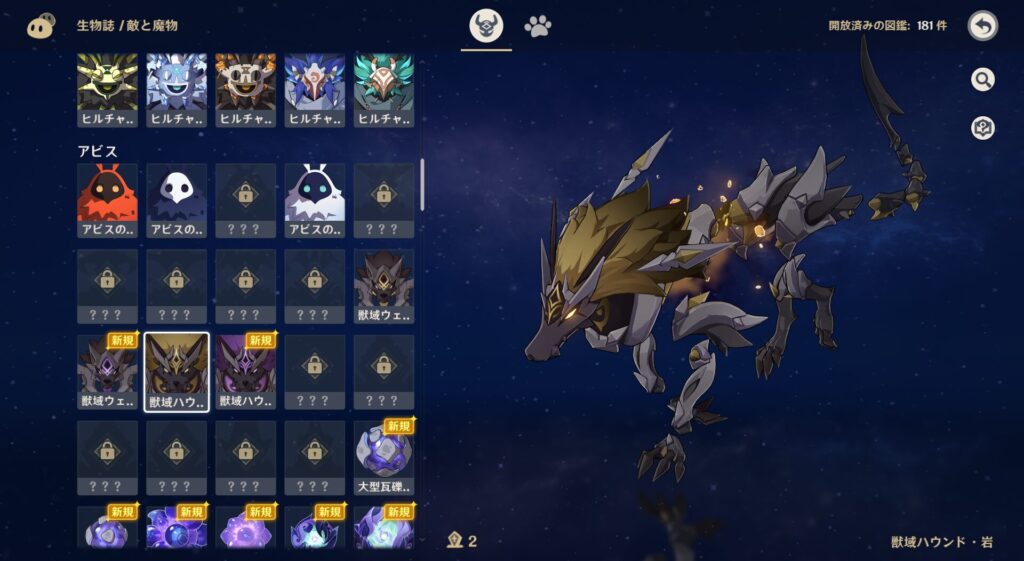Click the cube icon below the search button

point(982,128)
